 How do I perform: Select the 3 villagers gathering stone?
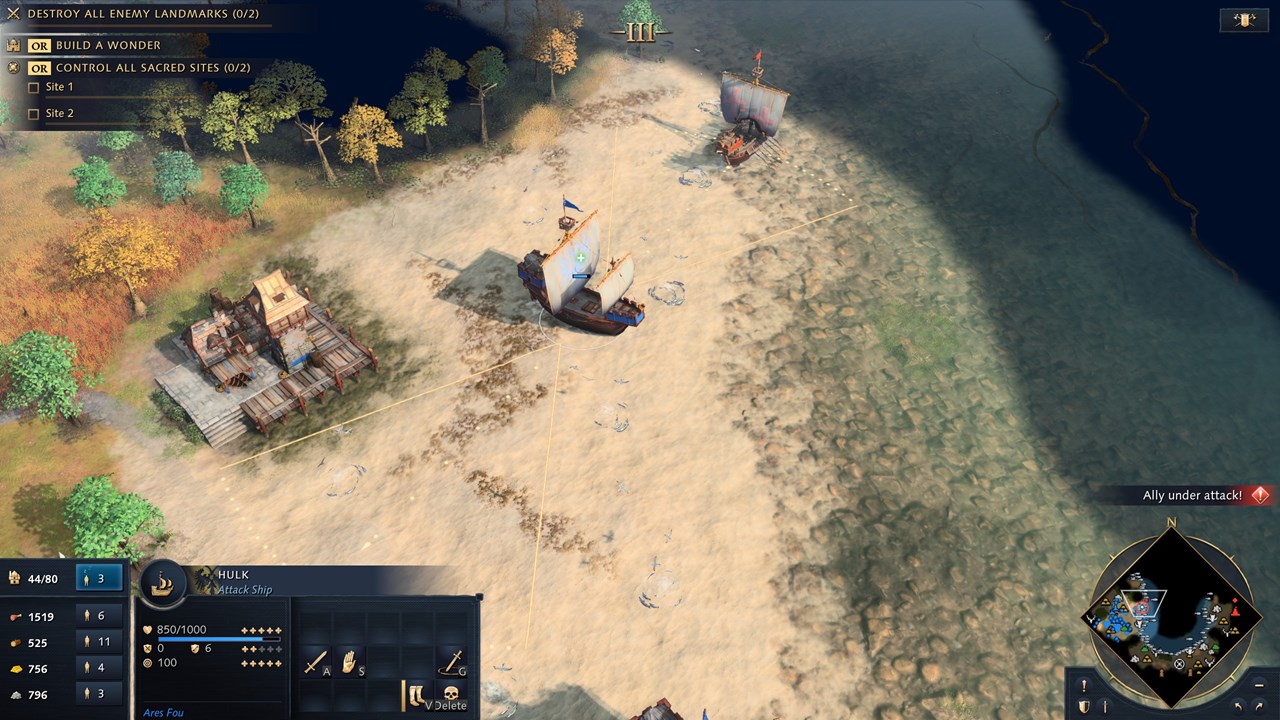100,694
